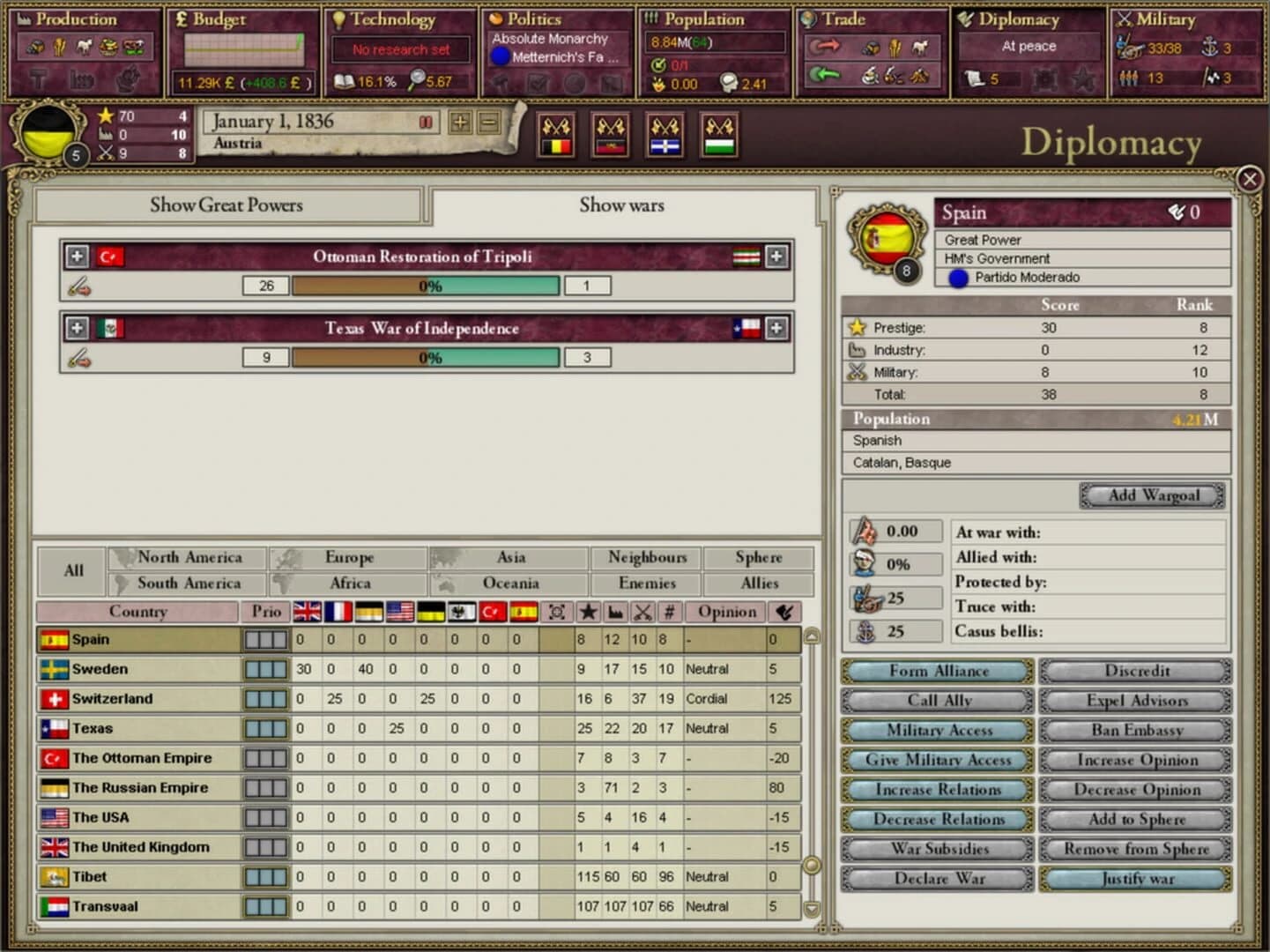Viewport: 1270px width, 952px height.
Task: Switch to the Show Great Powers tab
Action: pyautogui.click(x=227, y=205)
